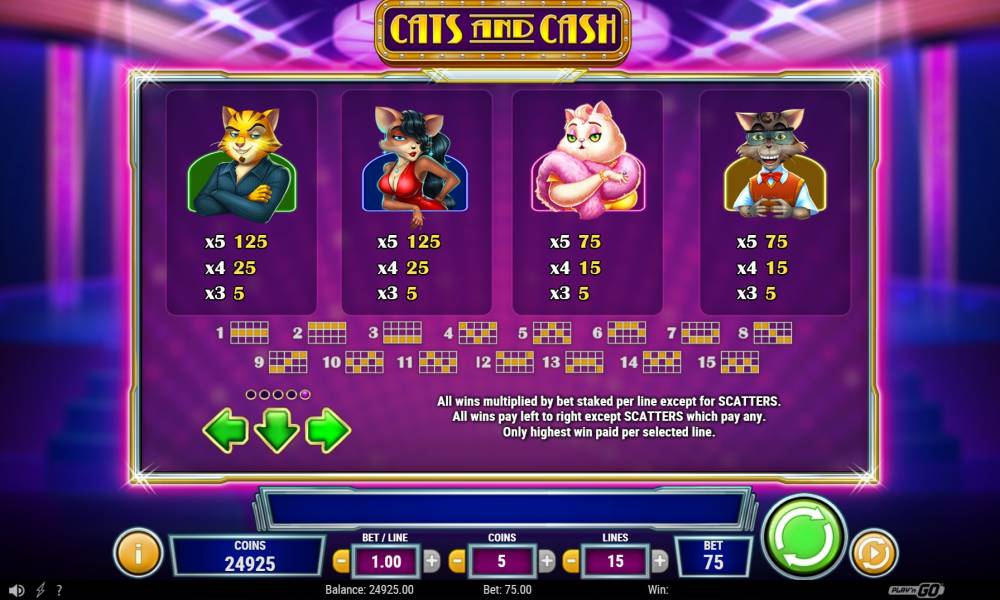Reduce the number of Lines
The height and width of the screenshot is (600, 1000).
[570, 561]
